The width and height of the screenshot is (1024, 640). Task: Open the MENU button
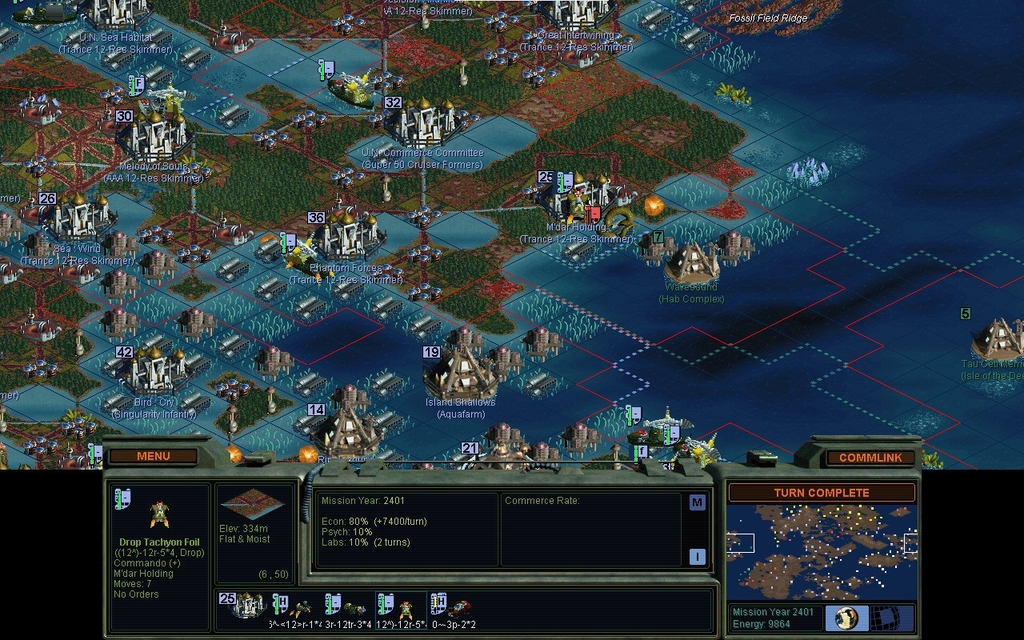pos(153,457)
